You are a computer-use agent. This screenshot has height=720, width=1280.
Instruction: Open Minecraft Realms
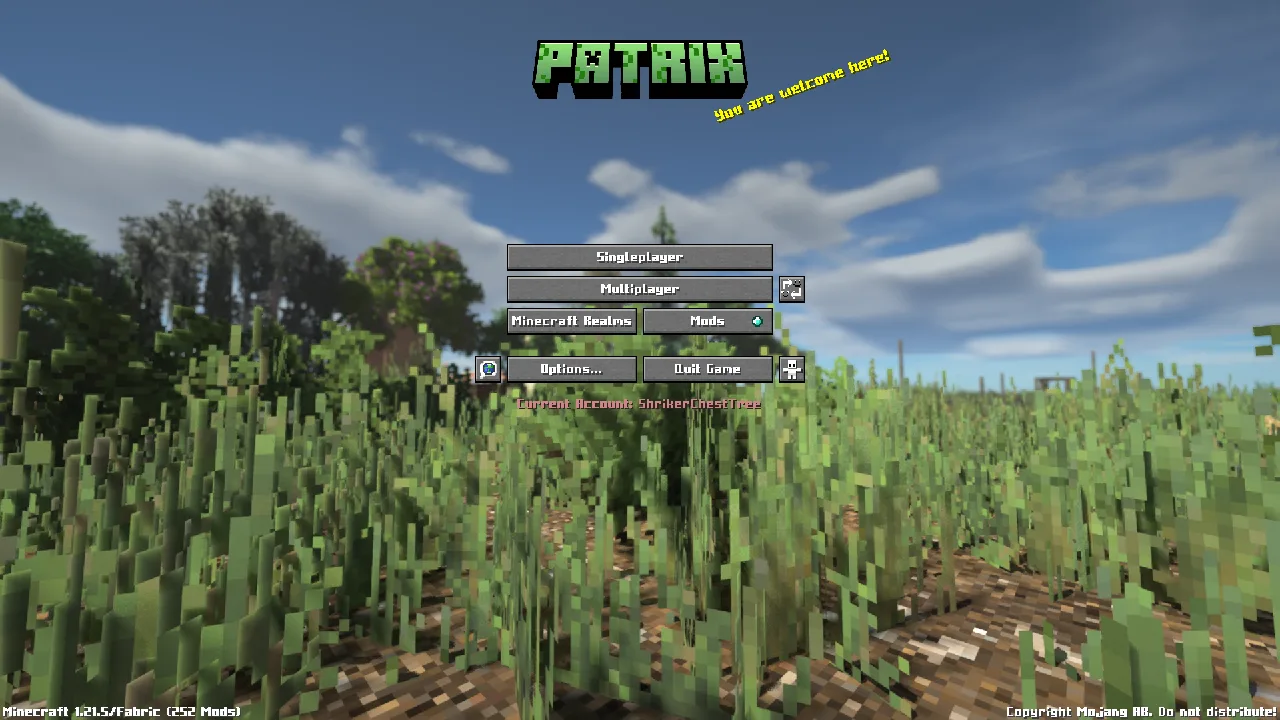tap(571, 320)
